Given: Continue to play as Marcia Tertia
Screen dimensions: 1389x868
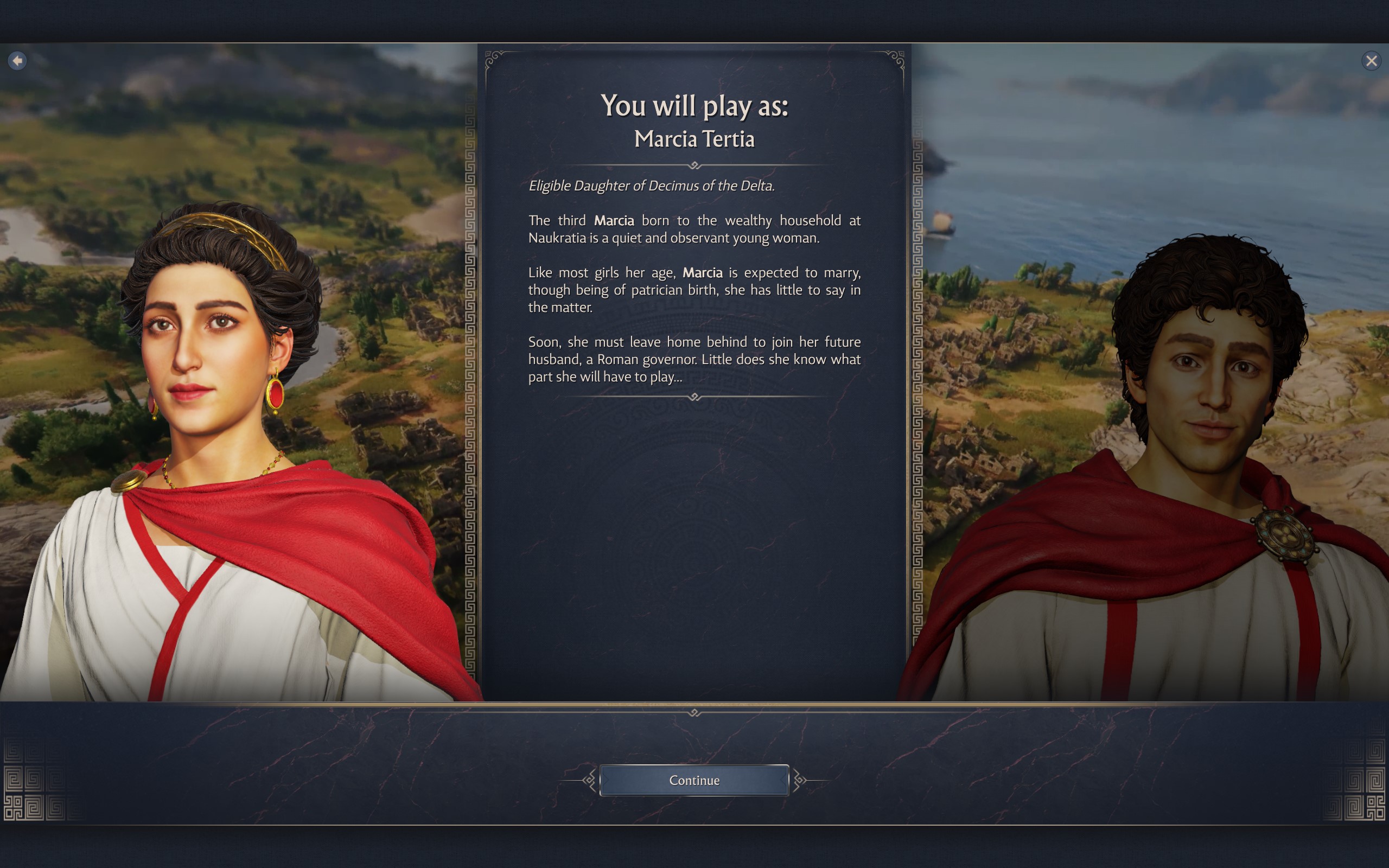Looking at the screenshot, I should [x=694, y=780].
